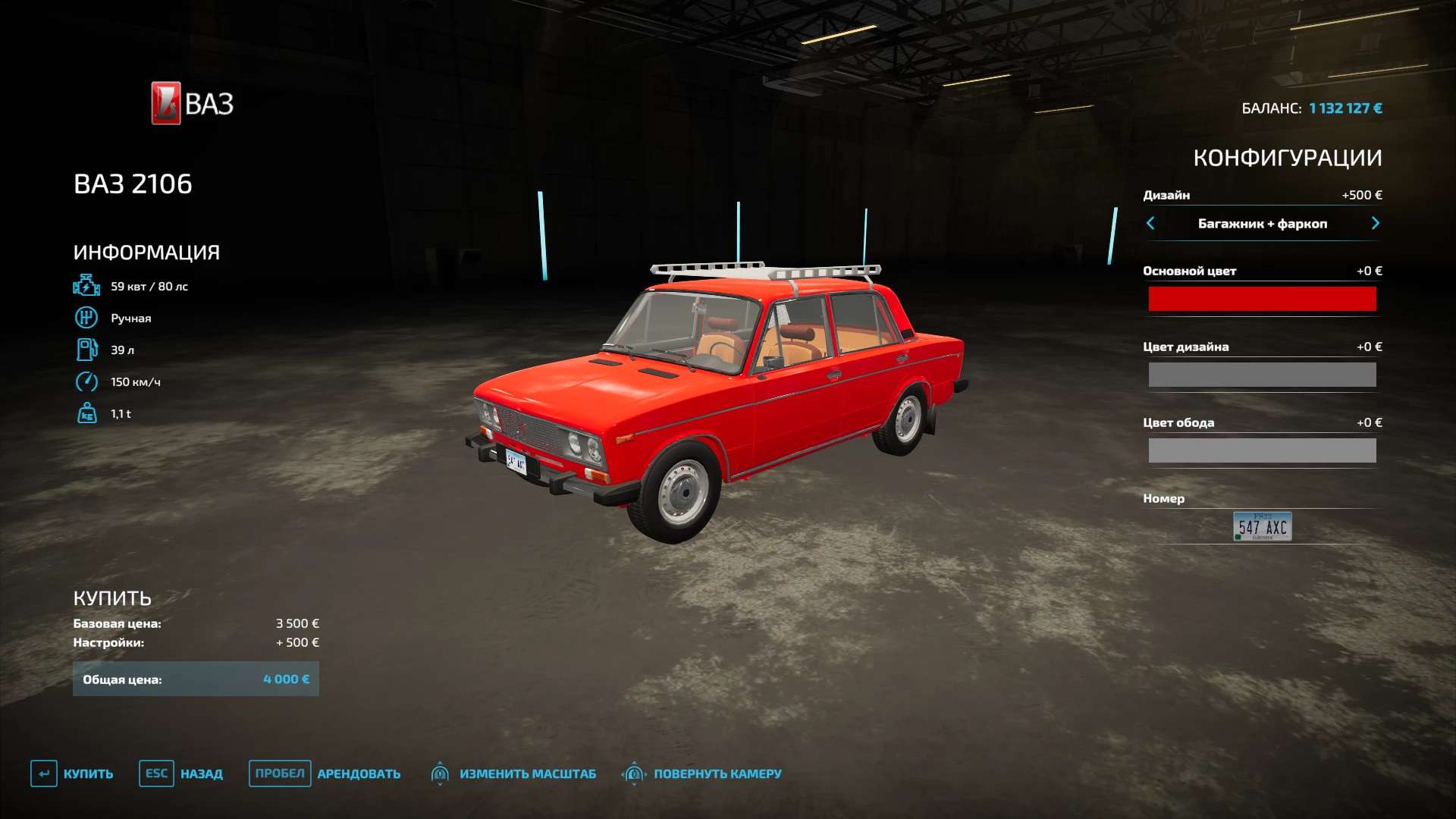Buy the vehicle with Купить button
This screenshot has height=819, width=1456.
pos(73,773)
